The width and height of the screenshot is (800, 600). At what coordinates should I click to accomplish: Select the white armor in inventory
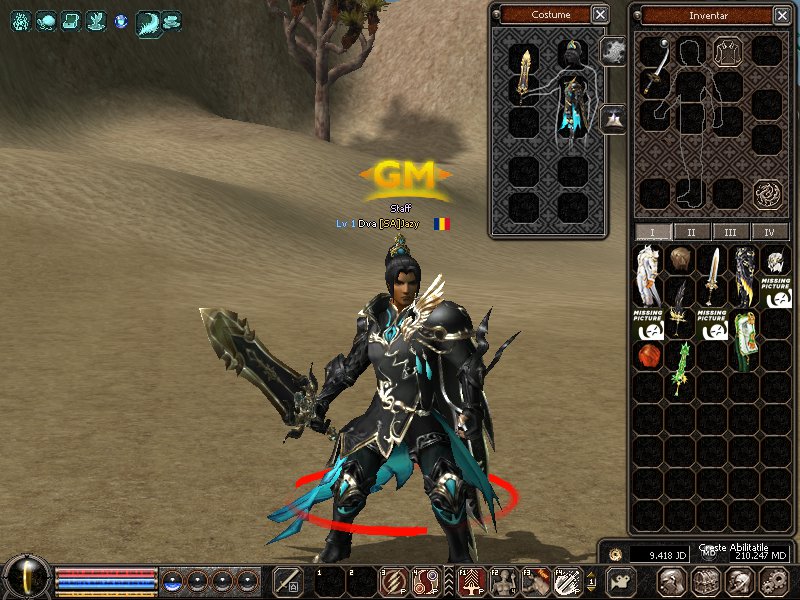[648, 276]
